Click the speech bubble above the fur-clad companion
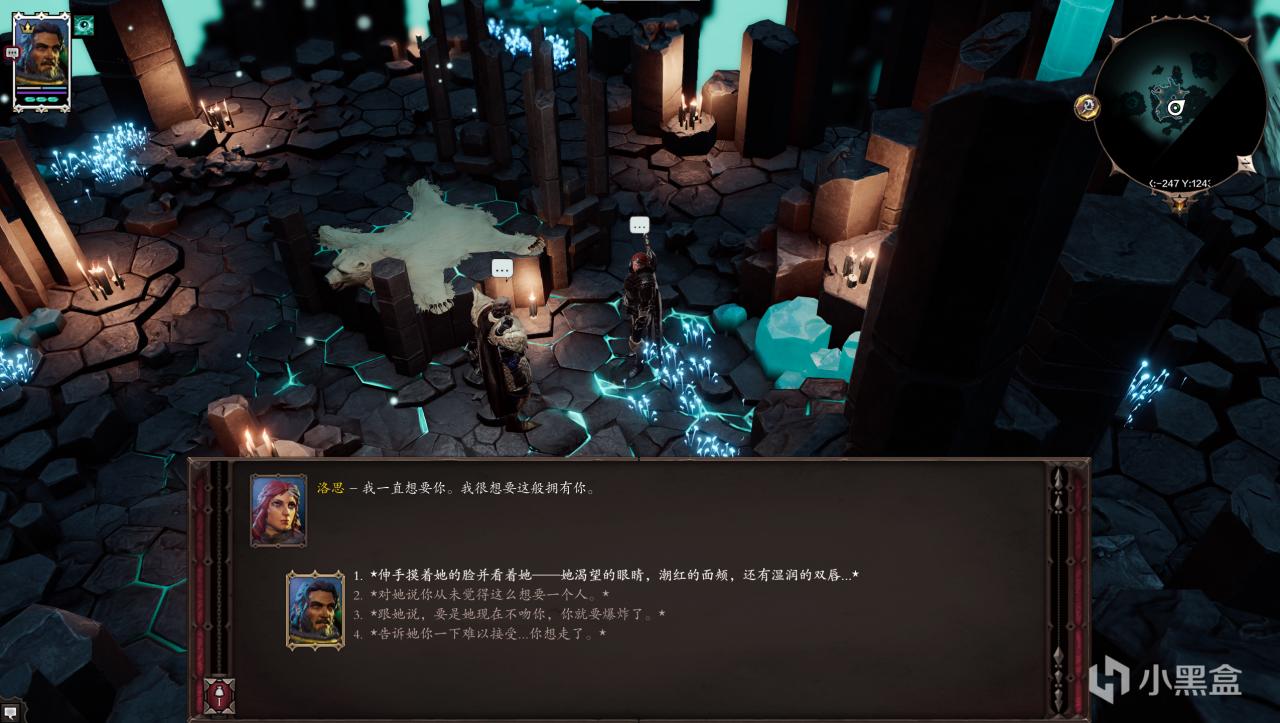The height and width of the screenshot is (723, 1280). (501, 268)
